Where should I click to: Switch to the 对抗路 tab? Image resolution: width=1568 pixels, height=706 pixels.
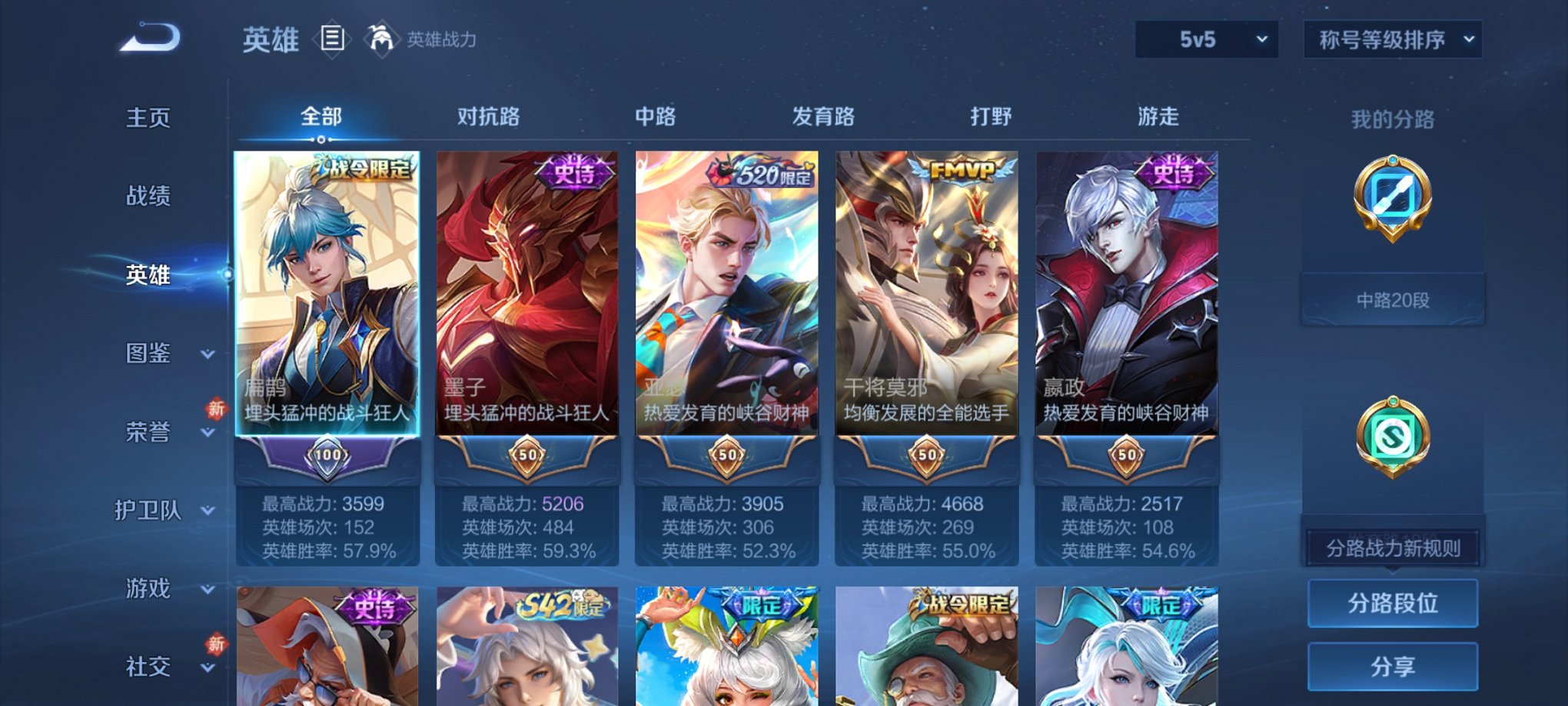pos(489,117)
